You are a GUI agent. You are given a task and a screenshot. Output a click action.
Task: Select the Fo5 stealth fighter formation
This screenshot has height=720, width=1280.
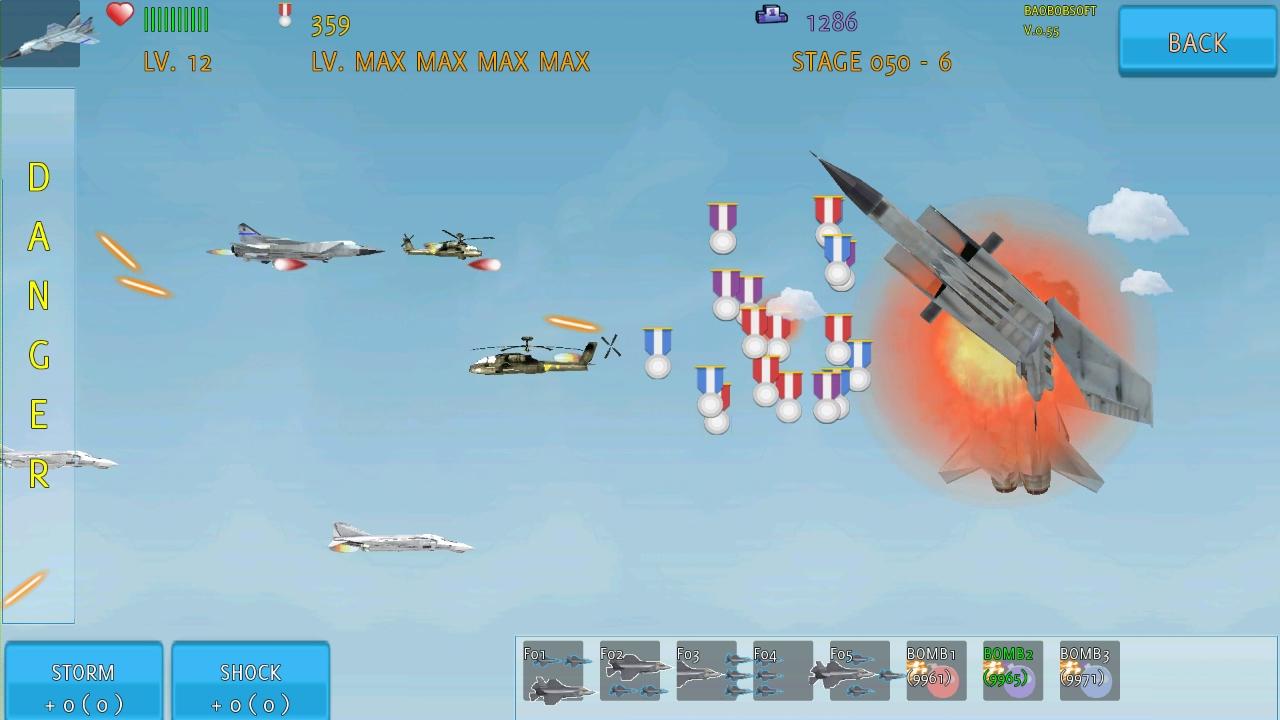tap(858, 671)
